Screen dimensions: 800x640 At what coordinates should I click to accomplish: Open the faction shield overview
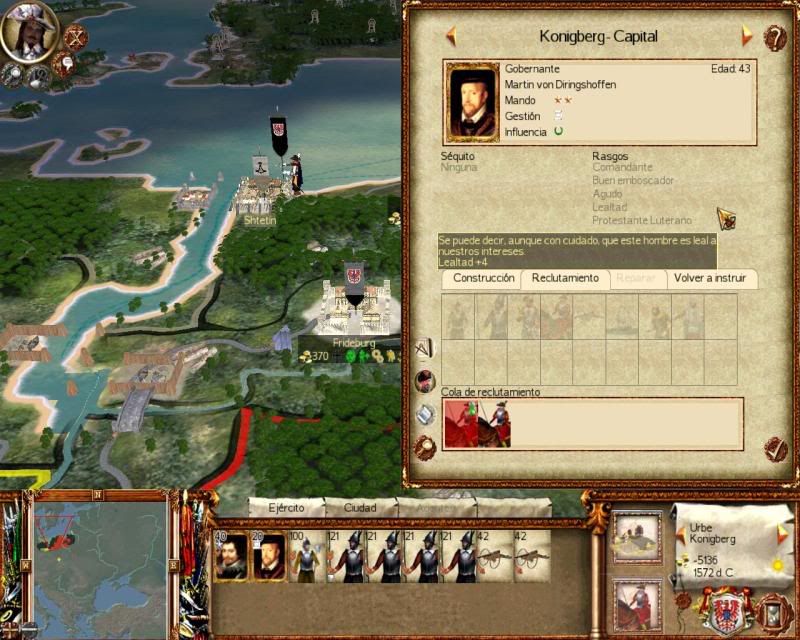727,608
